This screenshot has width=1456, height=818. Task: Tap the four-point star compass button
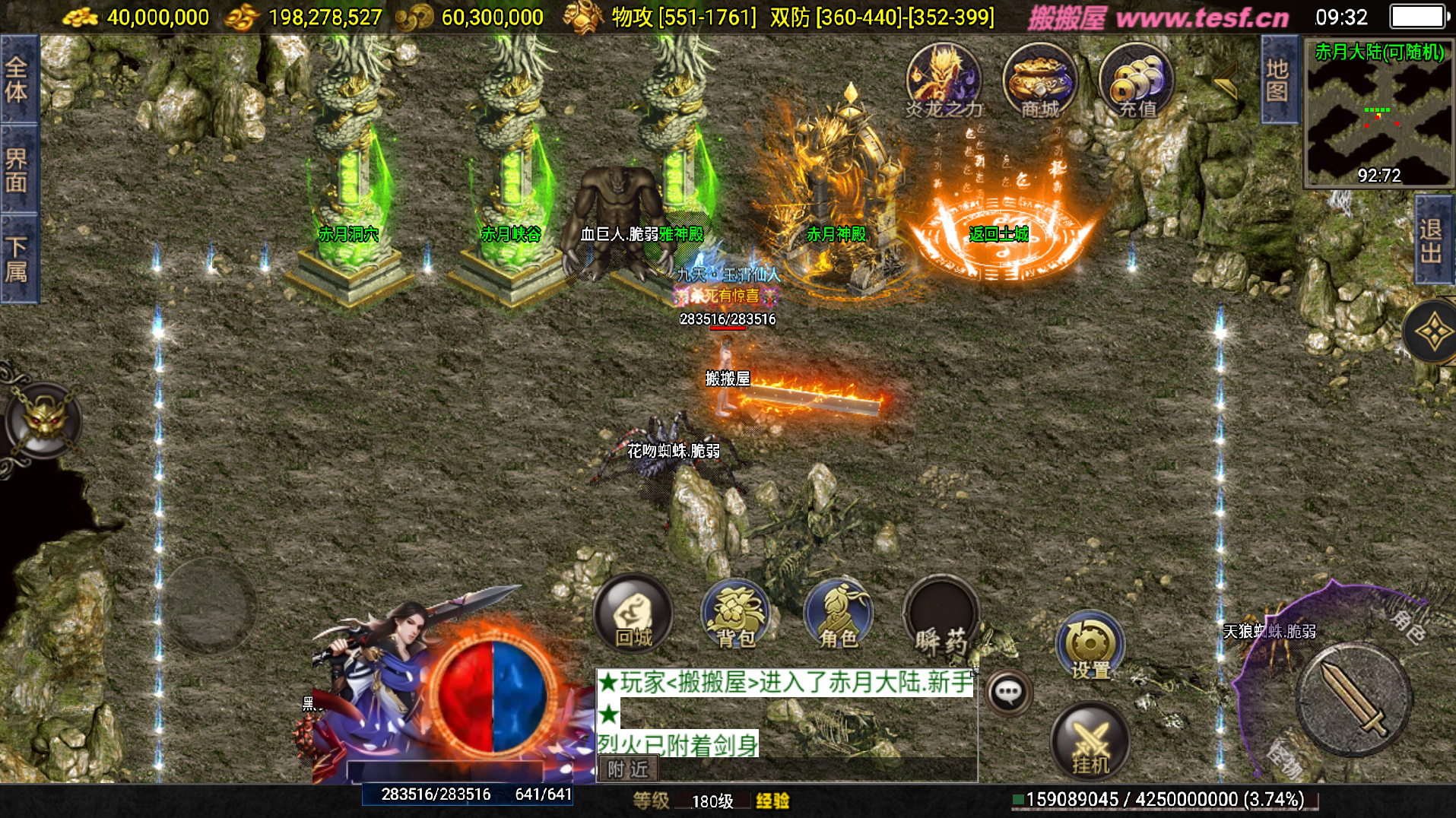[1432, 332]
